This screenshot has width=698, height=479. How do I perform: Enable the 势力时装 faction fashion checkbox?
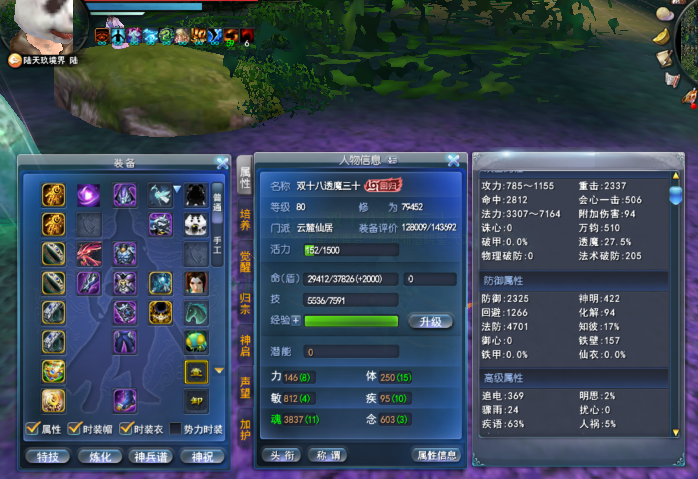[176, 429]
